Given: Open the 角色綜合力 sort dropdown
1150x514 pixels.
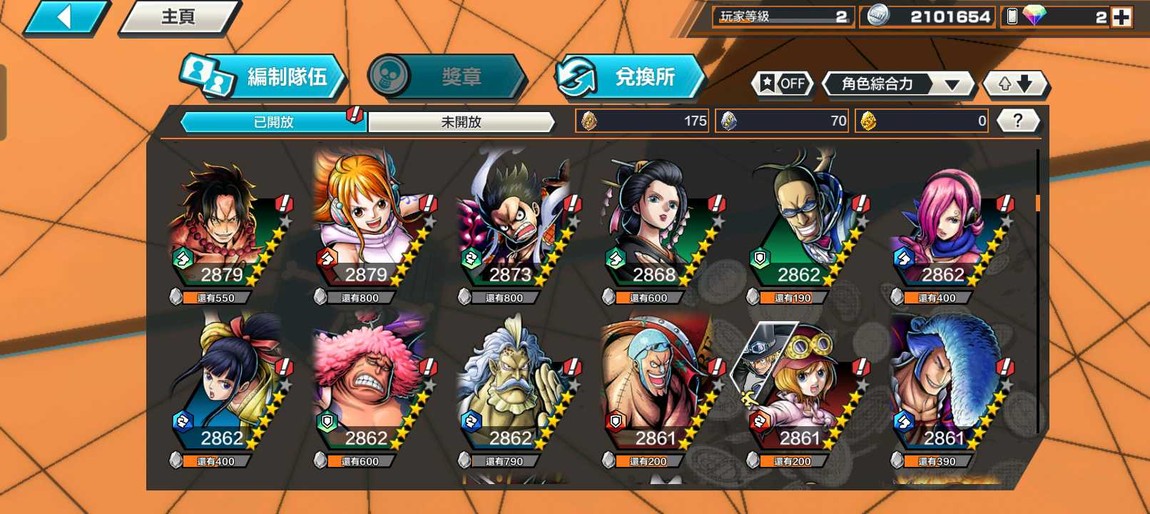Looking at the screenshot, I should click(897, 84).
